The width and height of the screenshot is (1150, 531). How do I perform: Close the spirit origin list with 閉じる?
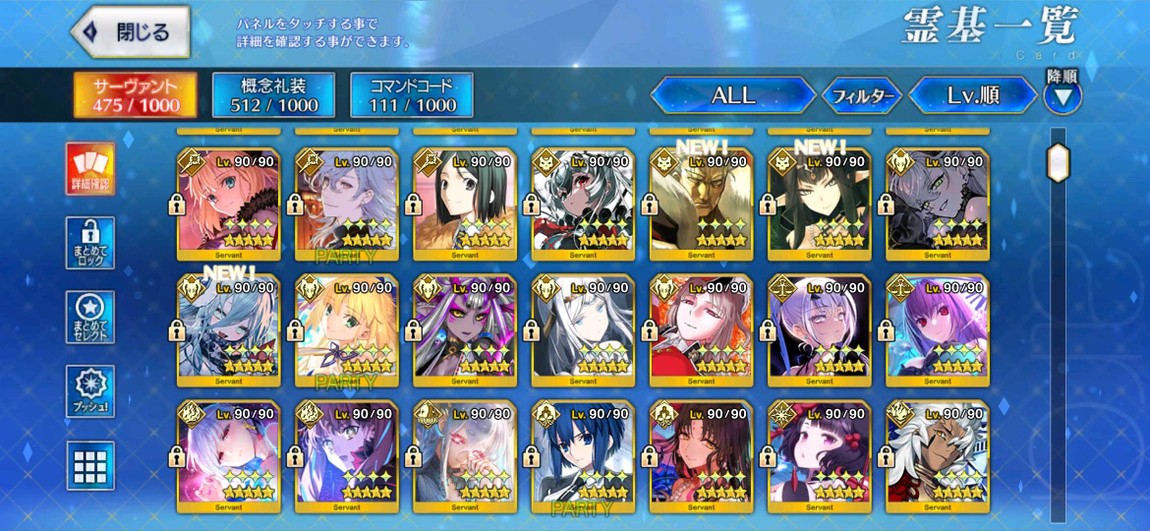pyautogui.click(x=131, y=33)
